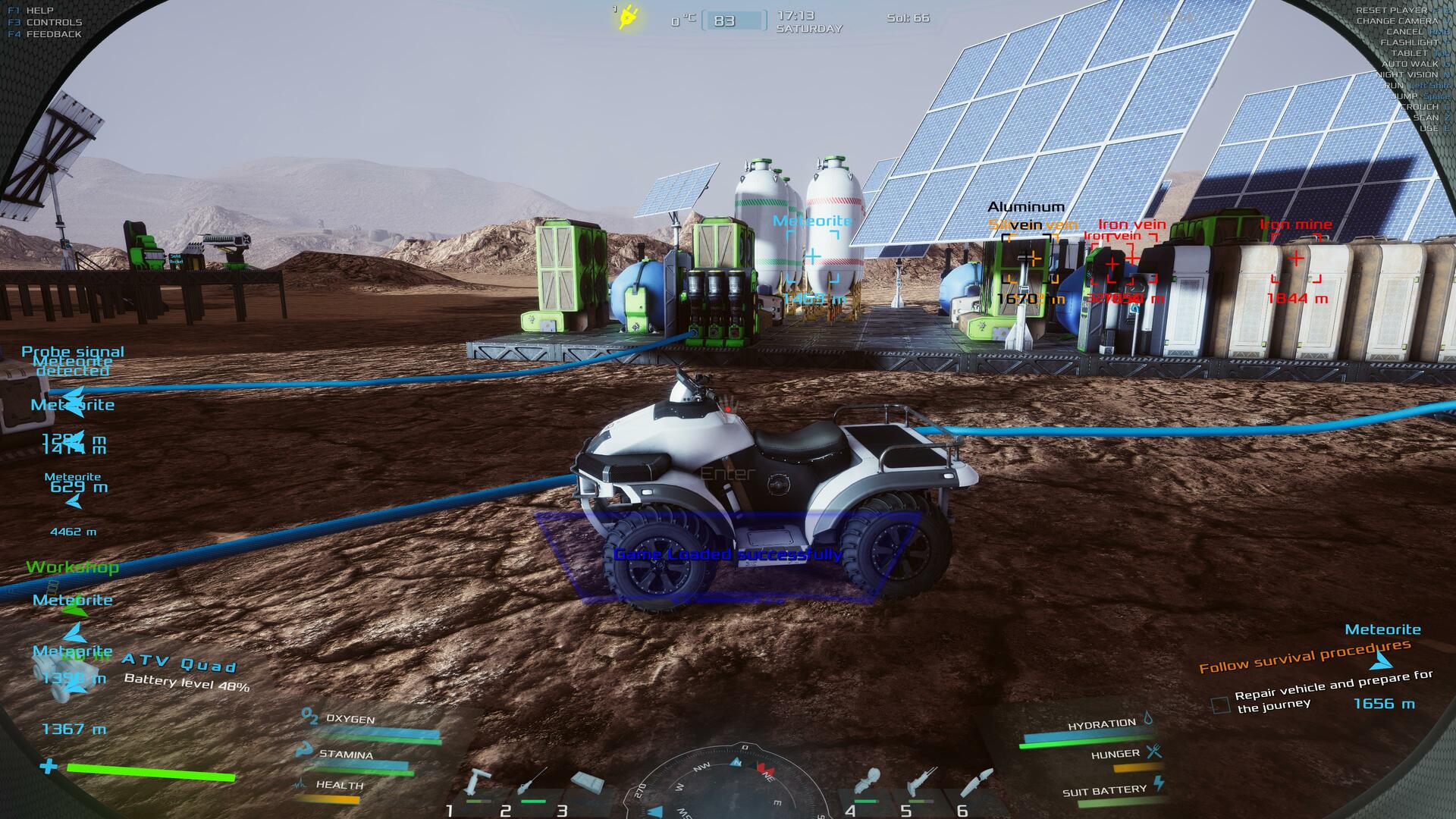Select the Aluminum vein waypoint label
Screen dimensions: 1456x819
tap(1026, 207)
